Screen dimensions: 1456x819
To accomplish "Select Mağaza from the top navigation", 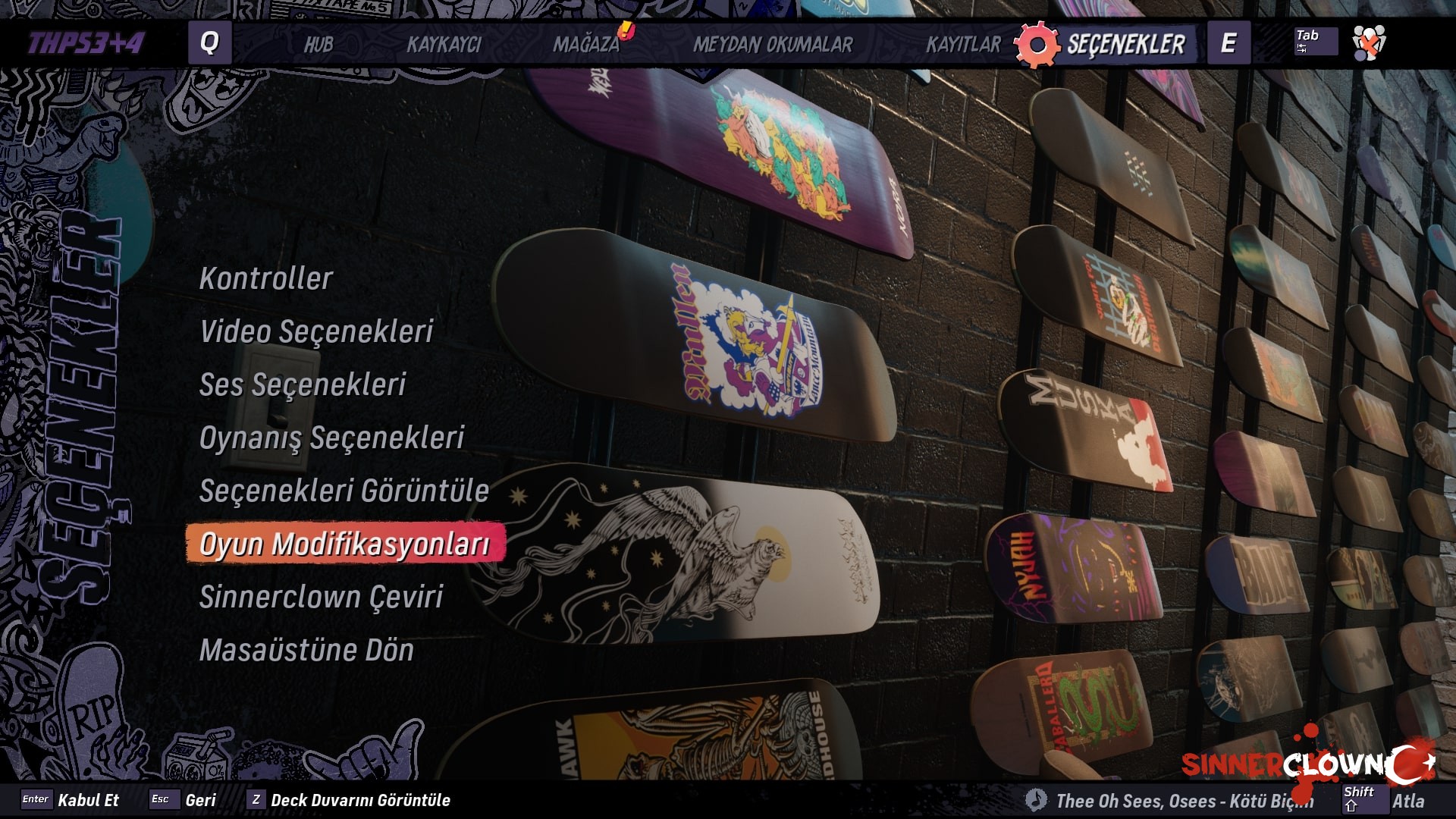I will point(591,46).
